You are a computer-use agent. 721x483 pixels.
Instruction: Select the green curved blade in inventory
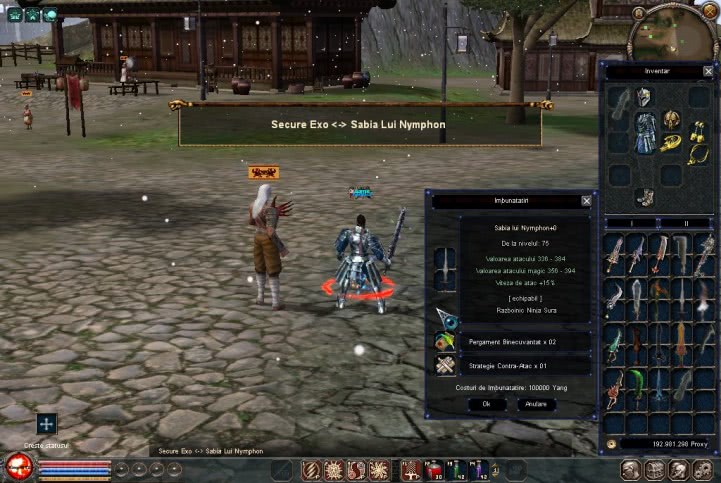[x=635, y=385]
